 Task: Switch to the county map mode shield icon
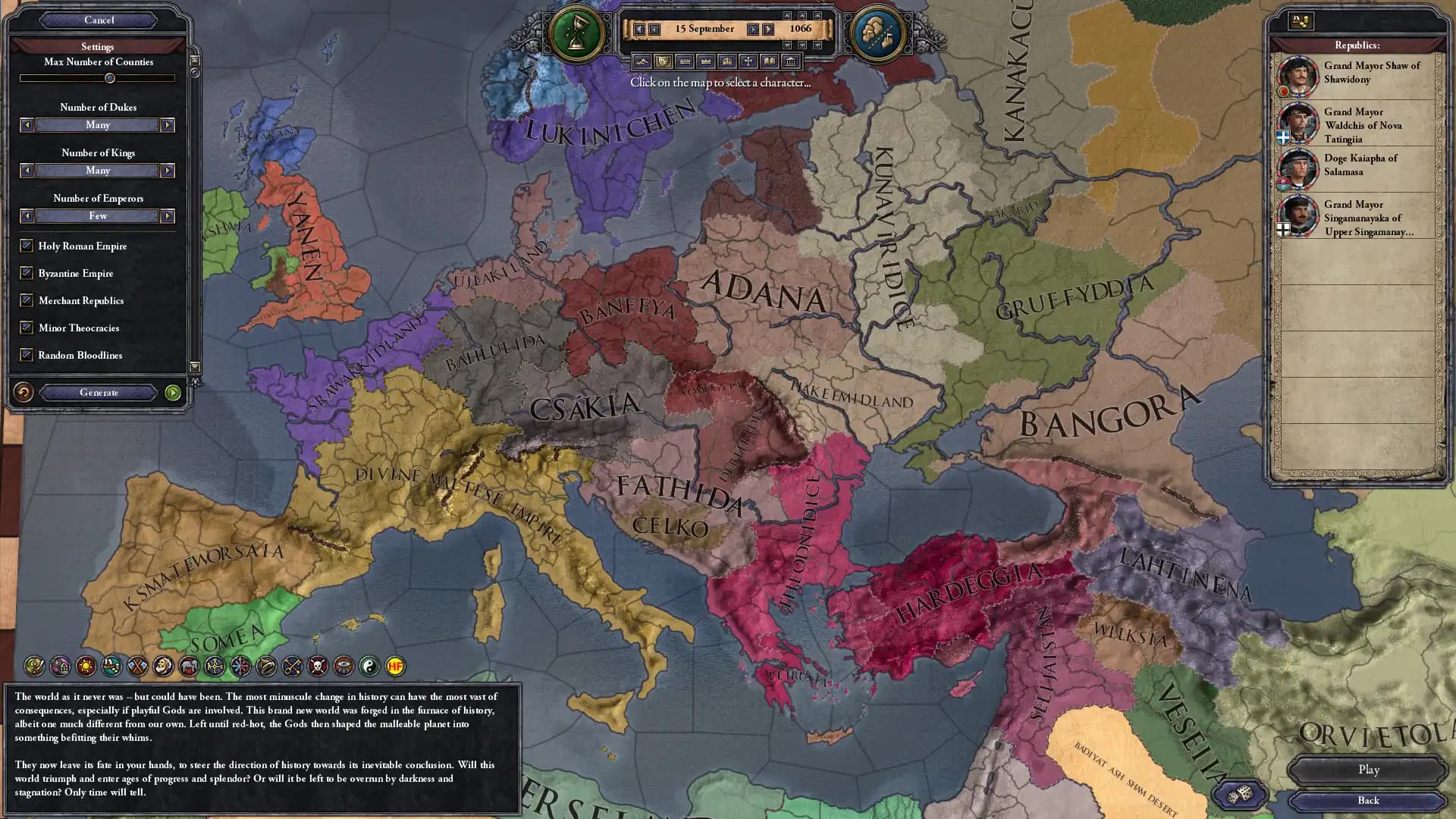coord(663,61)
